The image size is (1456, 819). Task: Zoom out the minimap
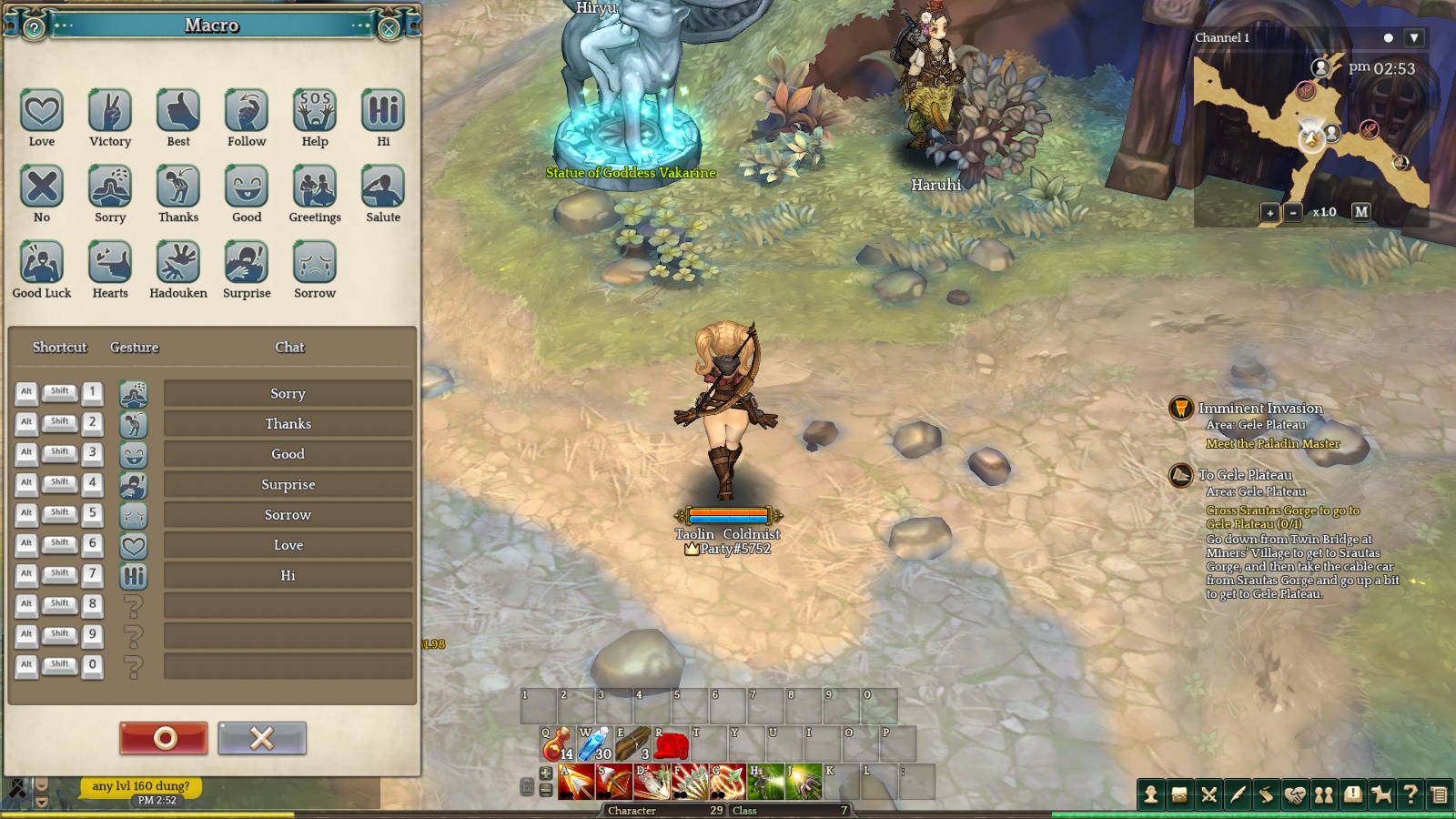[x=1293, y=212]
